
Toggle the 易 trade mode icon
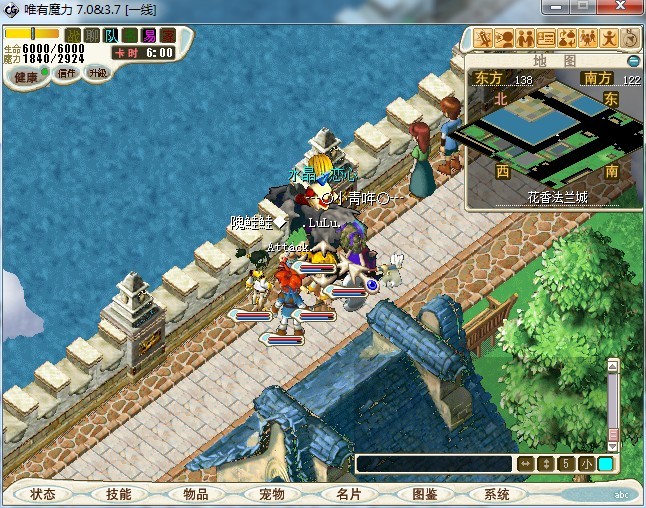point(149,36)
